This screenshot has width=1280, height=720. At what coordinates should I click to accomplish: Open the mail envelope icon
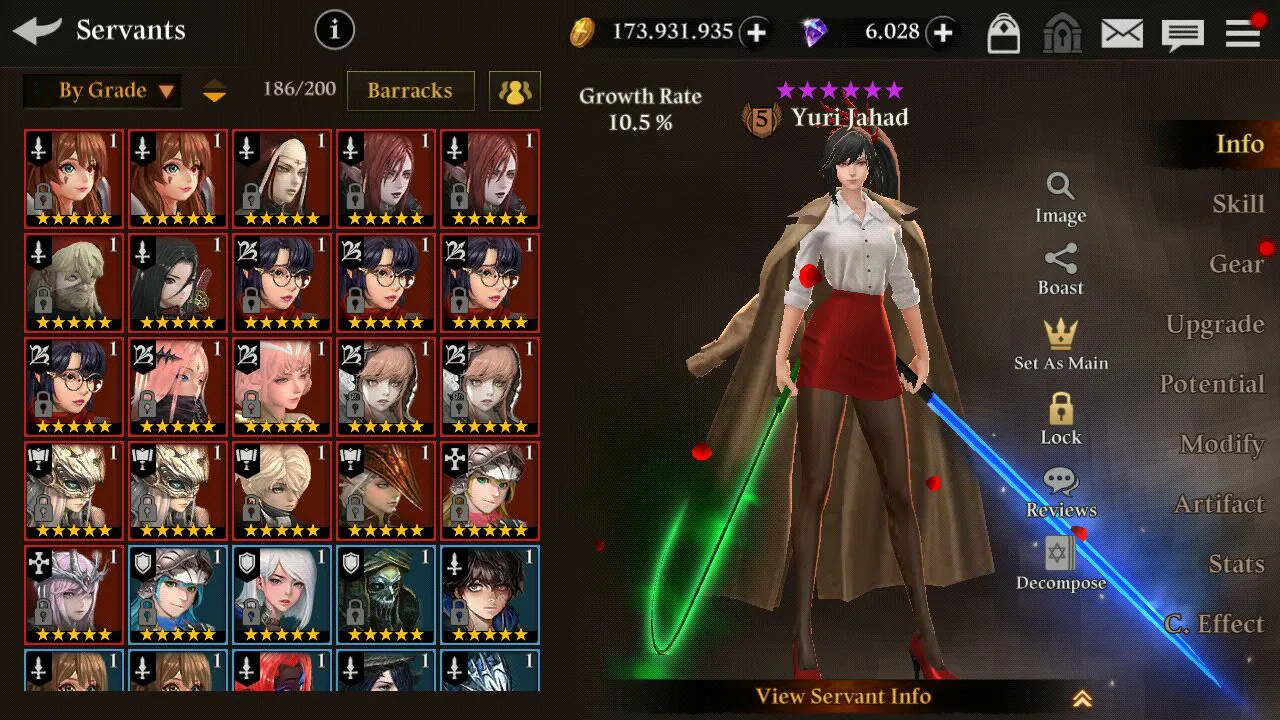click(1122, 34)
